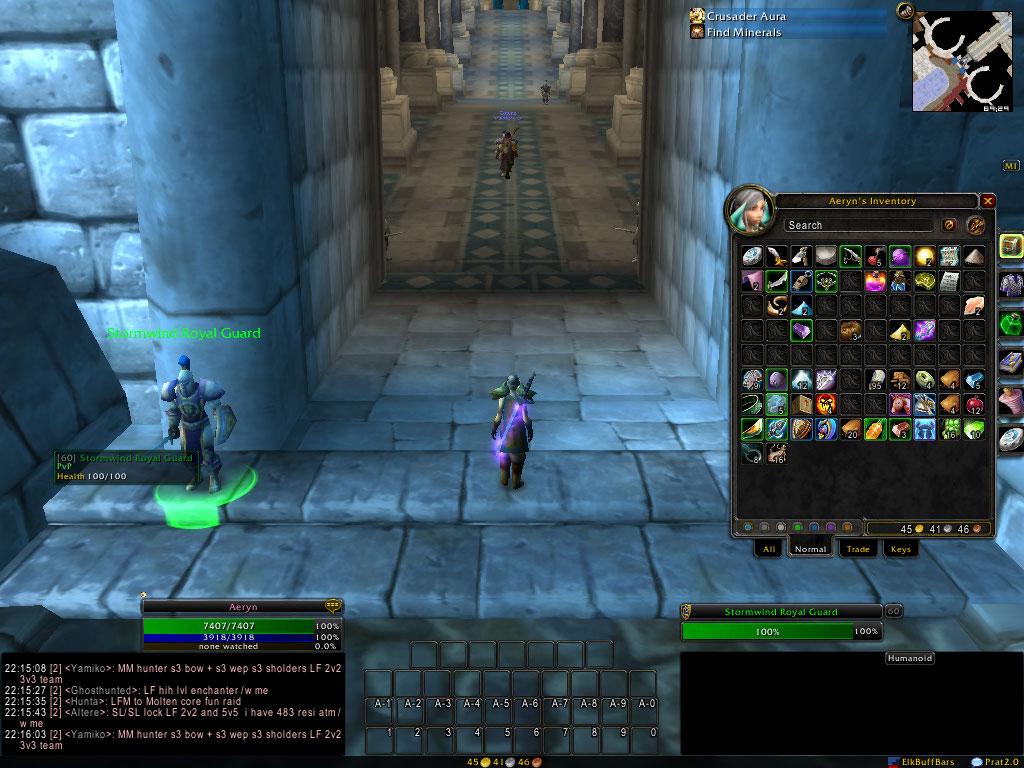The image size is (1024, 768).
Task: Open the yellow-highlighted chest bag icon
Action: click(x=1011, y=246)
